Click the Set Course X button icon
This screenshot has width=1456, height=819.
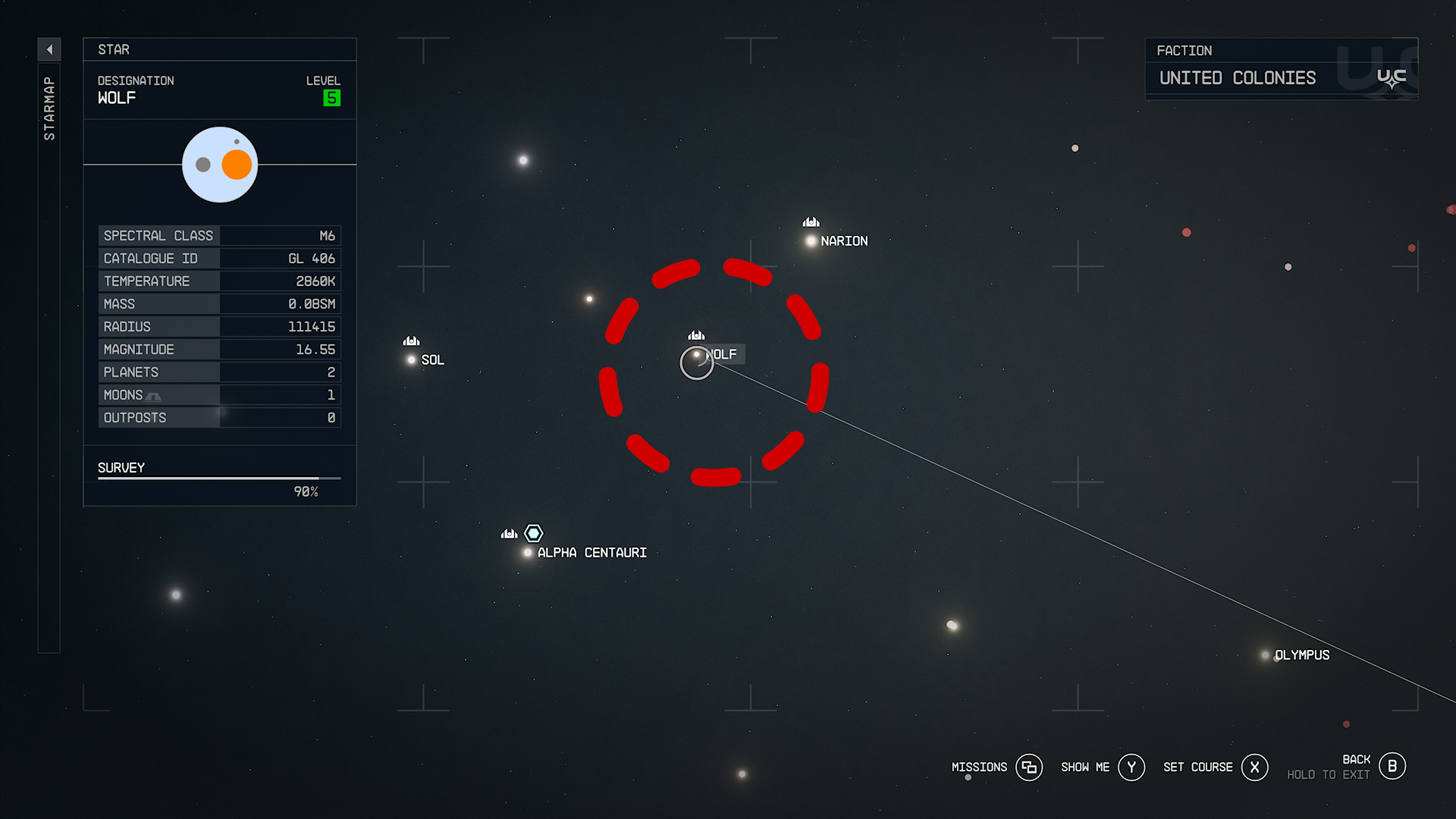click(x=1255, y=767)
